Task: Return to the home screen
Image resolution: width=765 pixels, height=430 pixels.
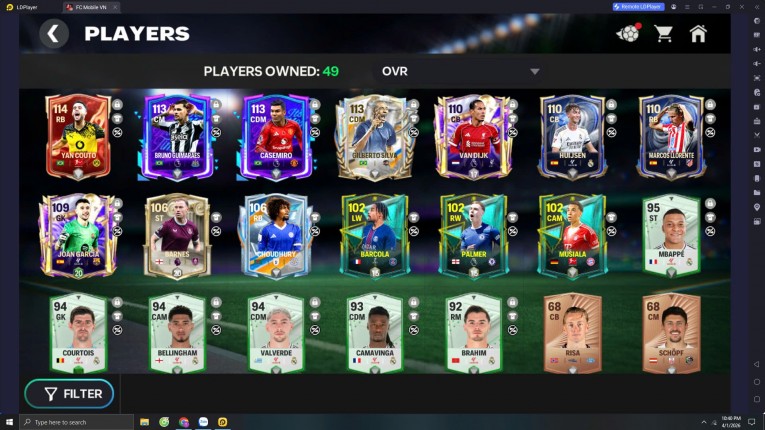Action: pyautogui.click(x=698, y=34)
